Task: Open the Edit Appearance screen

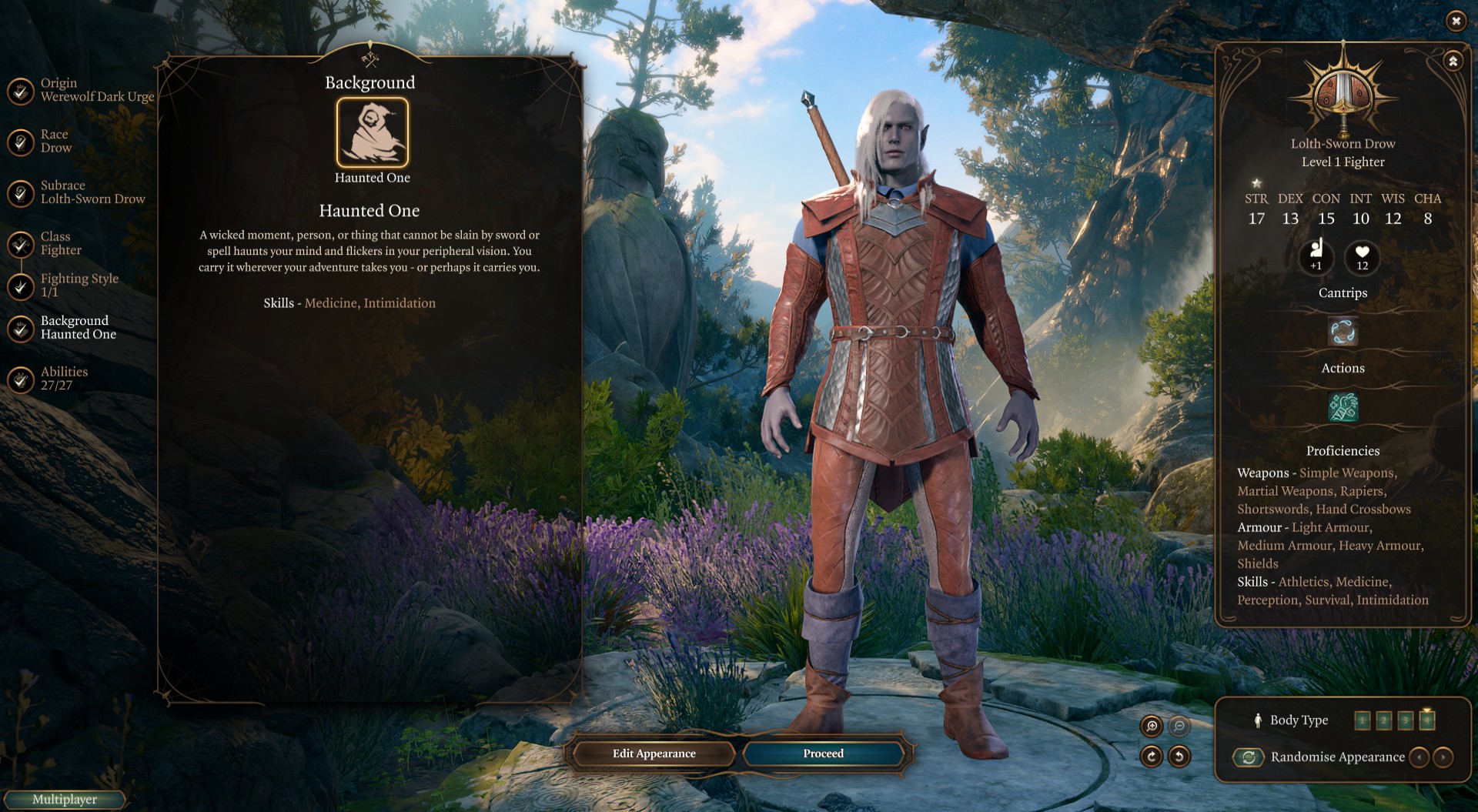Action: (x=654, y=754)
